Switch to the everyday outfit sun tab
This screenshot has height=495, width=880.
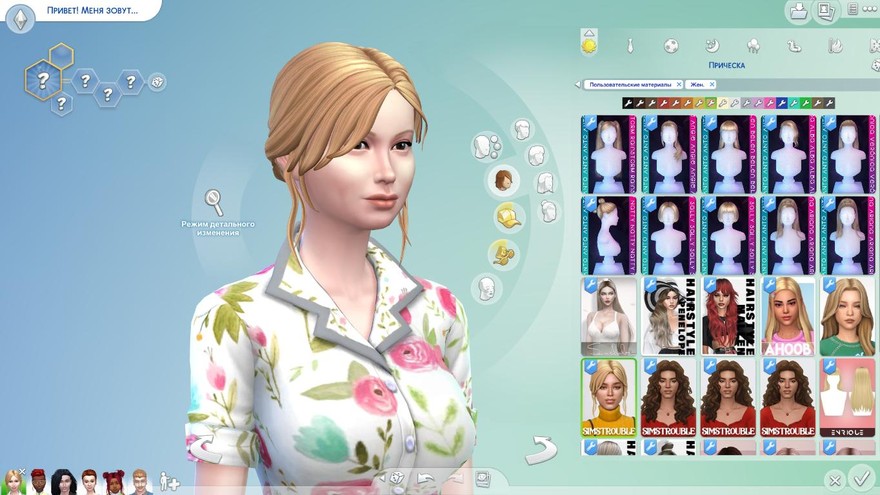[589, 45]
